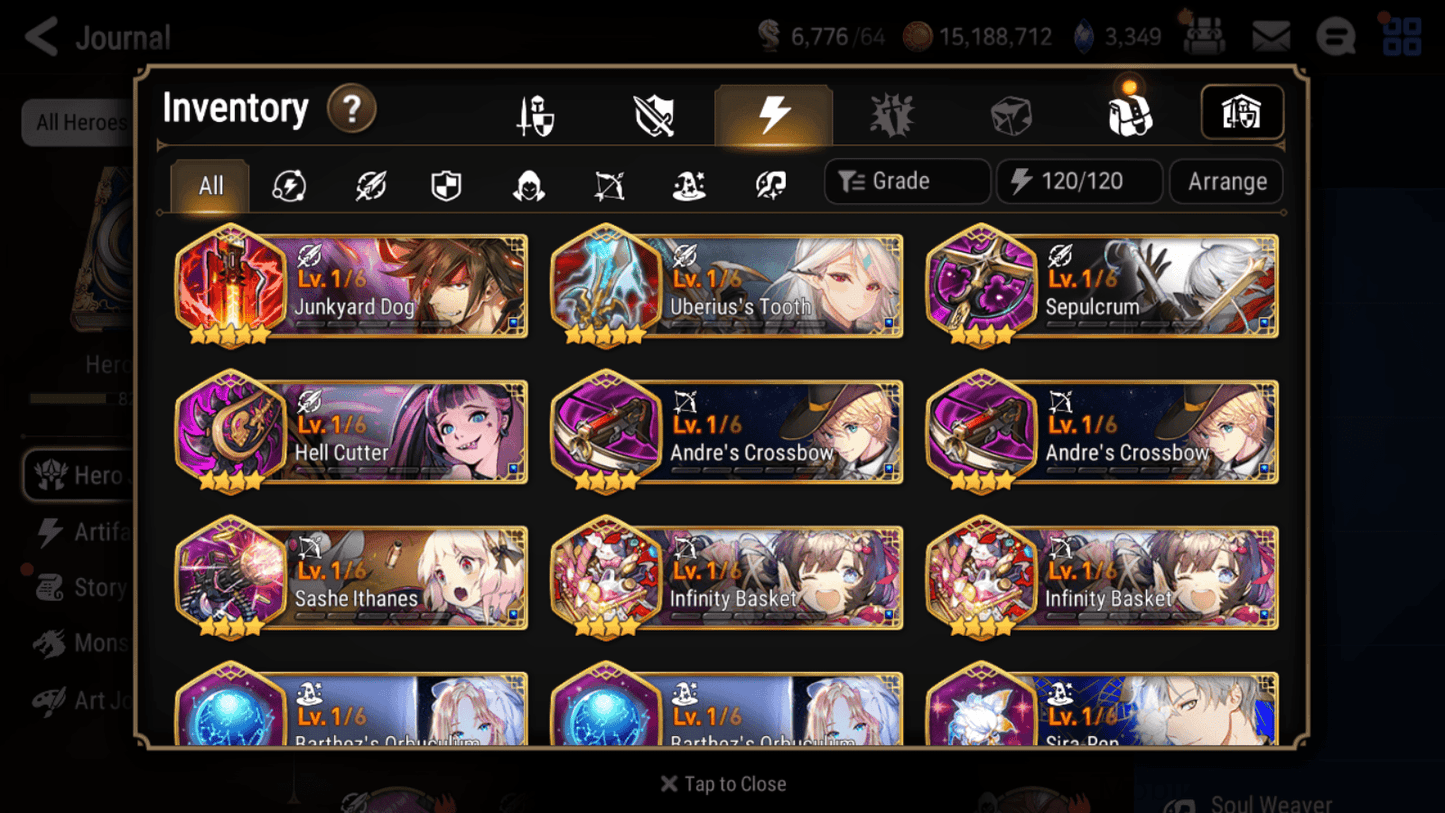Screen dimensions: 1445x813
Task: Open the backpack Consumables tab
Action: 1128,113
